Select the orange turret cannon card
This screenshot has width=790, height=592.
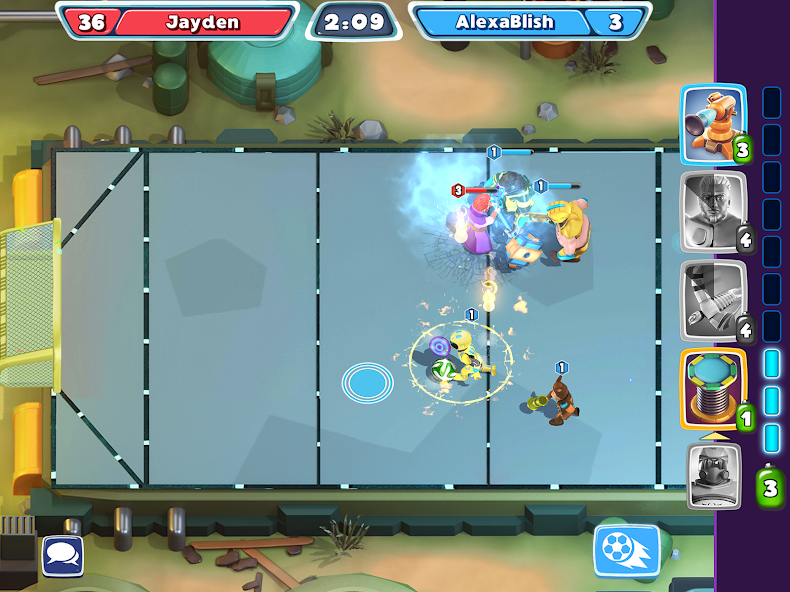[714, 124]
